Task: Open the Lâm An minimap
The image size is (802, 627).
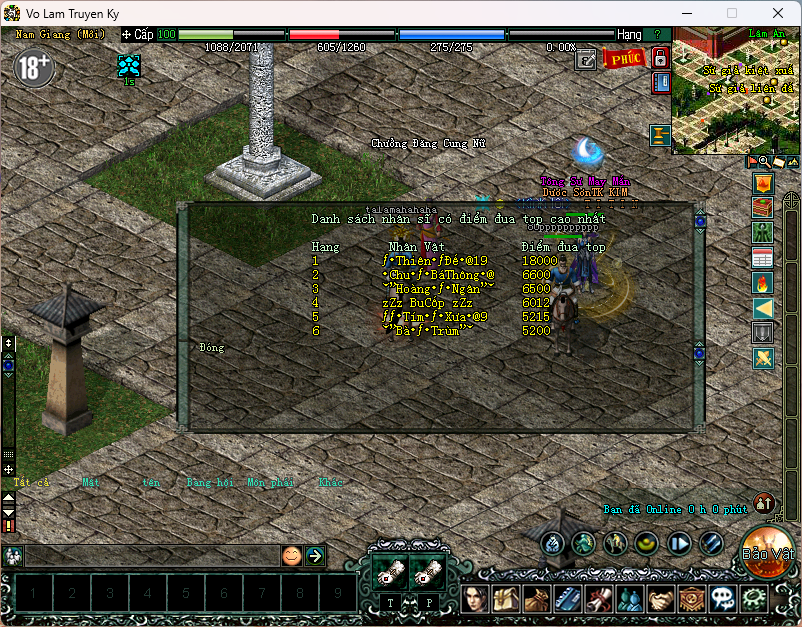Action: (x=735, y=90)
